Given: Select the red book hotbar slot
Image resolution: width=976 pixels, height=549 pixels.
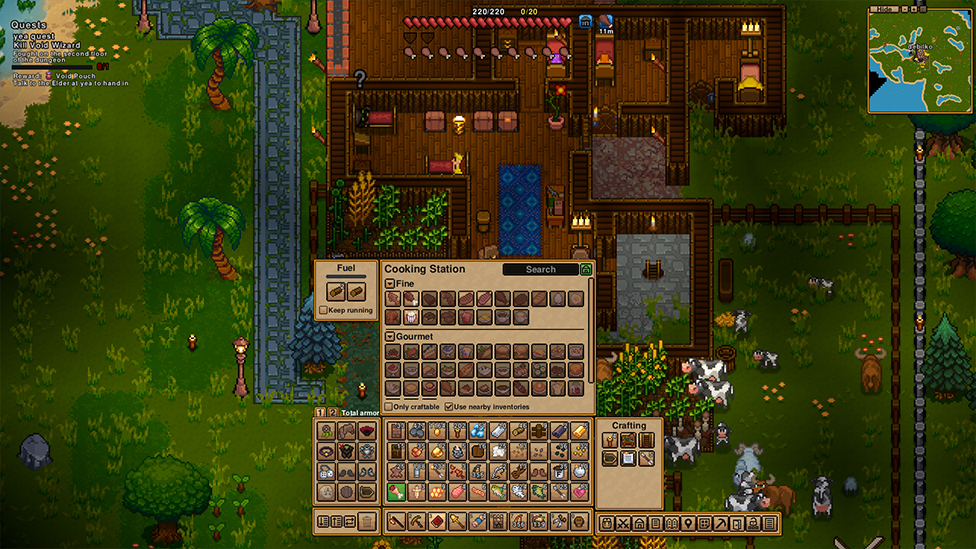Looking at the screenshot, I should (x=437, y=521).
